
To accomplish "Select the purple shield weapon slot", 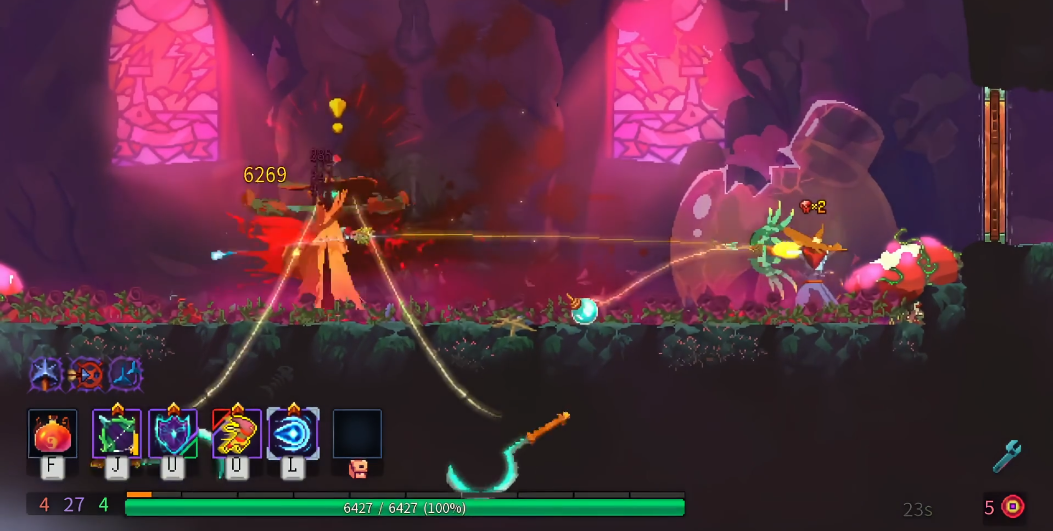I will coord(173,434).
